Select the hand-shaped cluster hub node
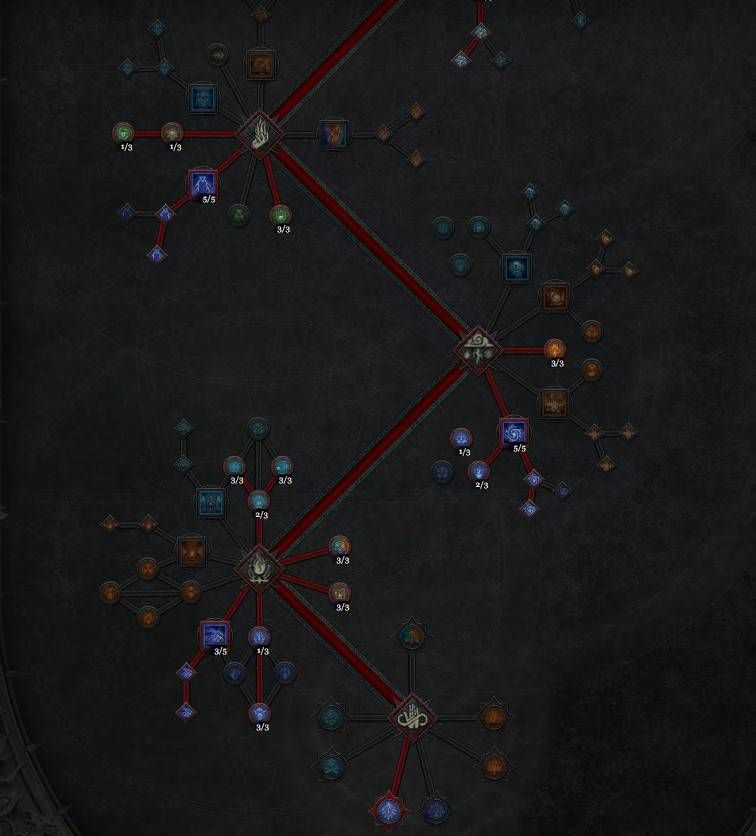This screenshot has width=756, height=836. click(x=259, y=133)
